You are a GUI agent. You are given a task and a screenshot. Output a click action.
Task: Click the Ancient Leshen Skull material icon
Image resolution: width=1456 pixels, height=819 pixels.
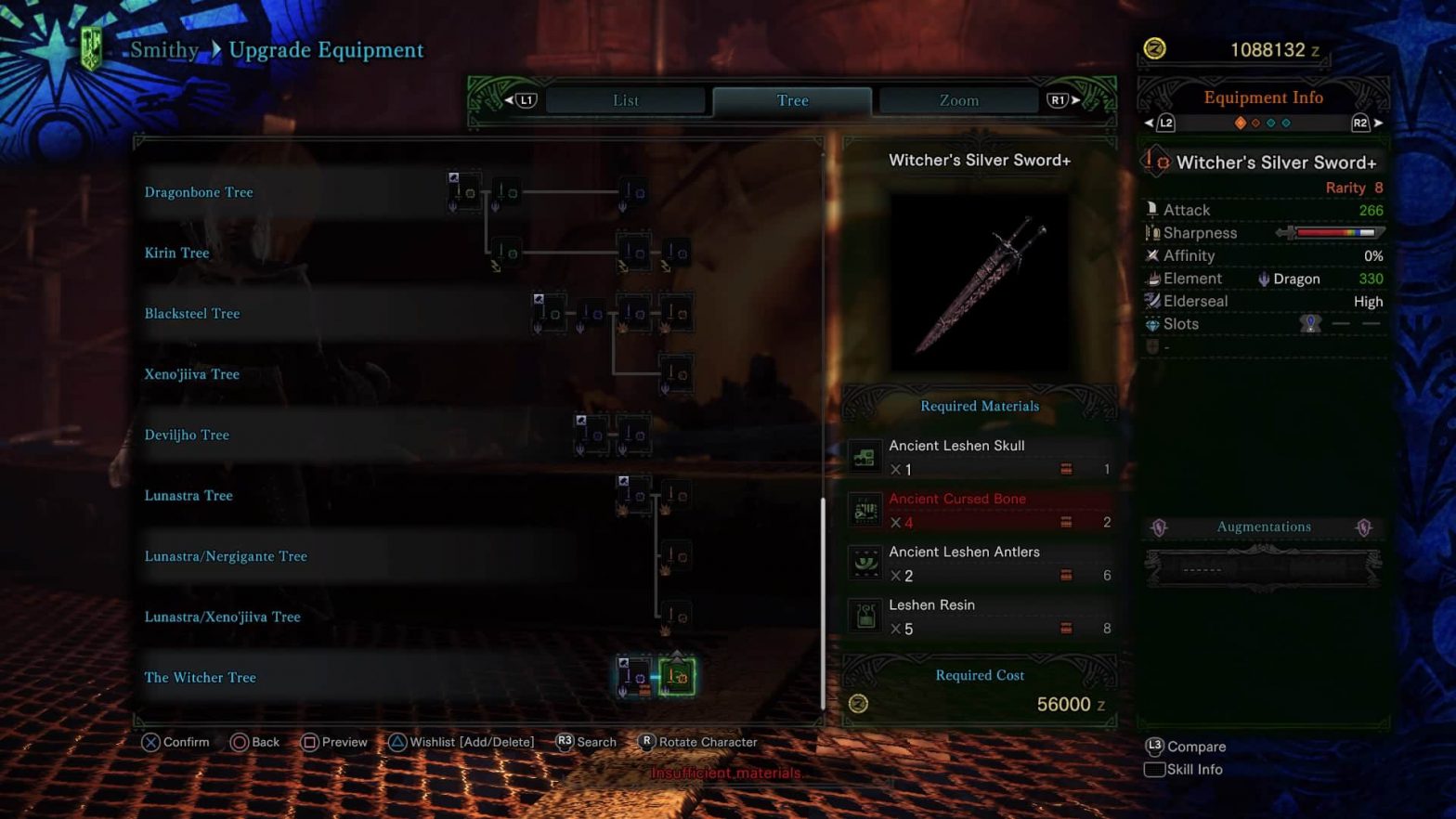coord(864,457)
